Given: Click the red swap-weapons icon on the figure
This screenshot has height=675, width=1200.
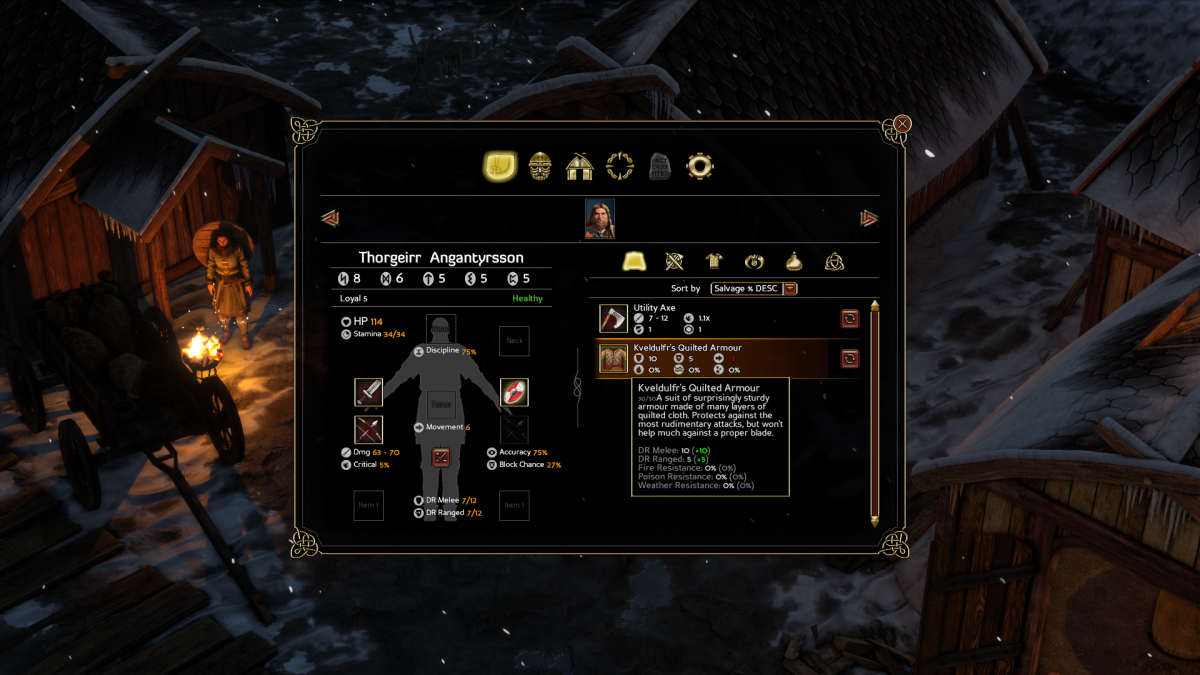Looking at the screenshot, I should click(x=441, y=457).
